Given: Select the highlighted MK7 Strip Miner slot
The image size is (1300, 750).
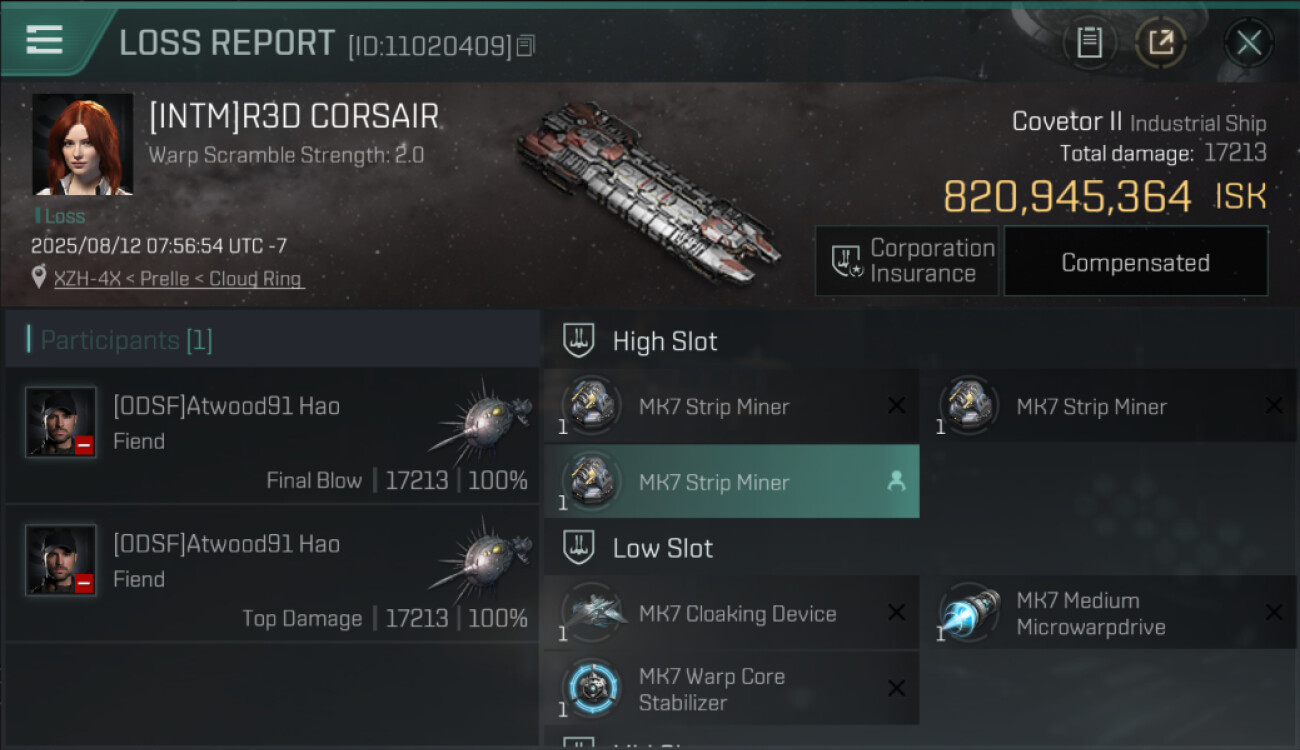Looking at the screenshot, I should (x=731, y=482).
